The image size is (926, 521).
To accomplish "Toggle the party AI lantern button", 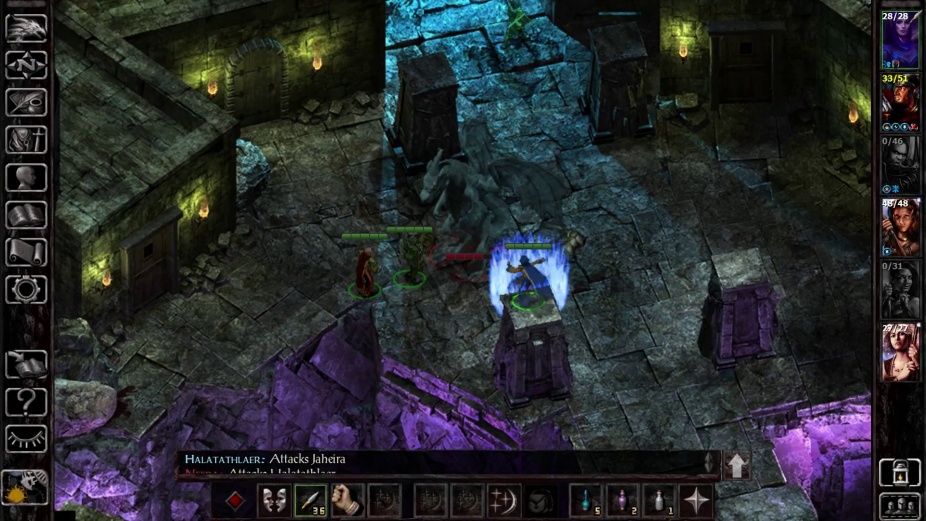I will coord(899,472).
